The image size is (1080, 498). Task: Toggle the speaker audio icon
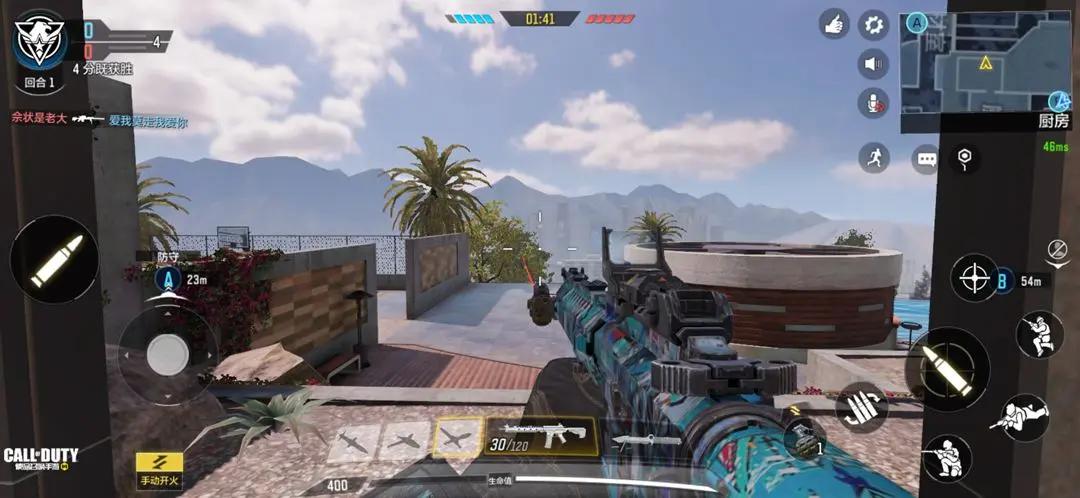pos(873,64)
